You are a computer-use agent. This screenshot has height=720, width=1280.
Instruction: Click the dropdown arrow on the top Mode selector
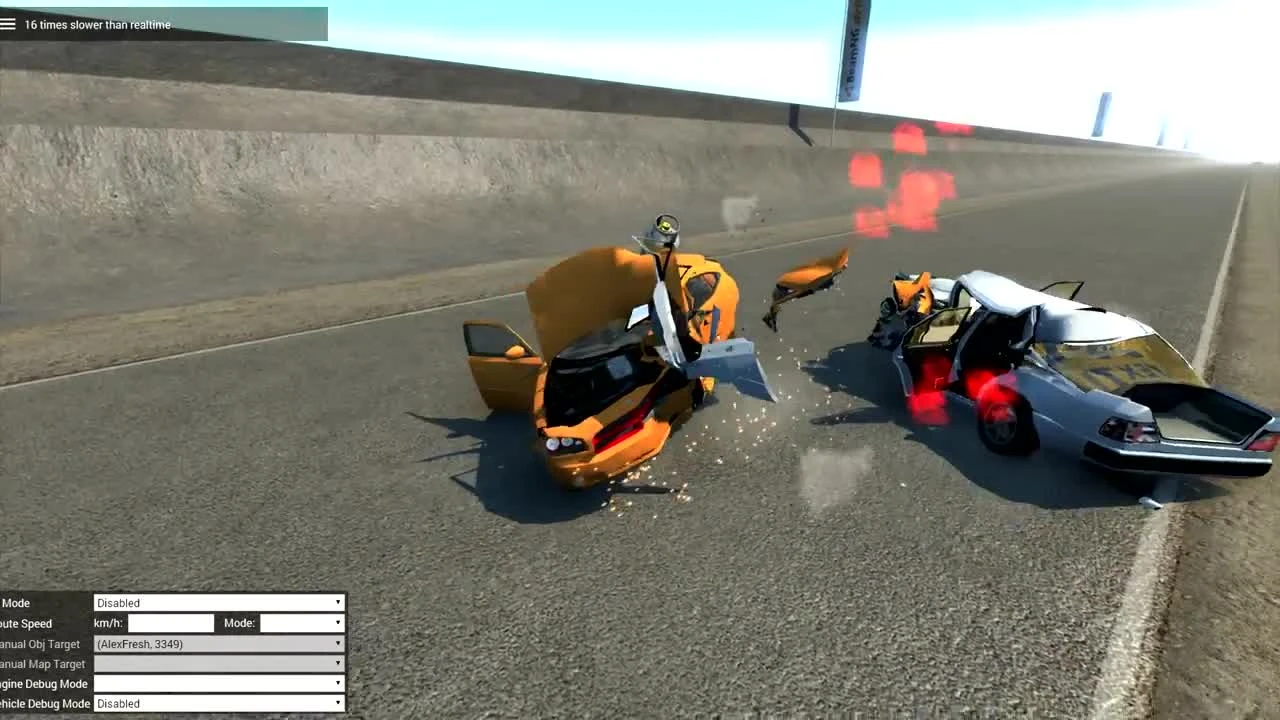click(337, 602)
